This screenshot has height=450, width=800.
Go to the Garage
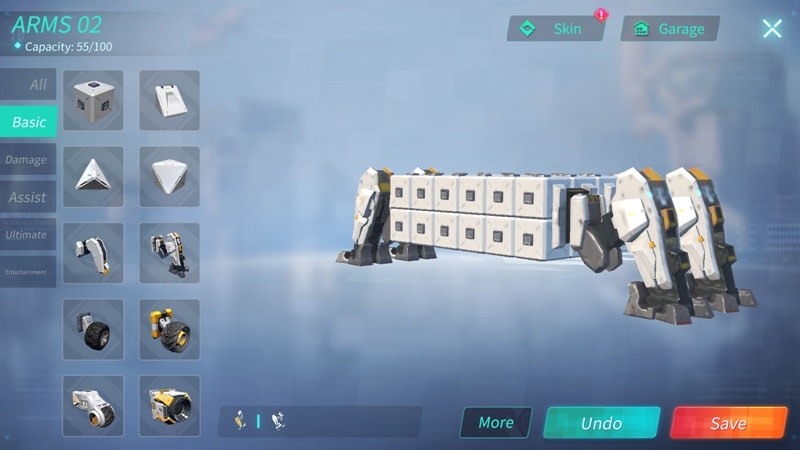coord(670,29)
